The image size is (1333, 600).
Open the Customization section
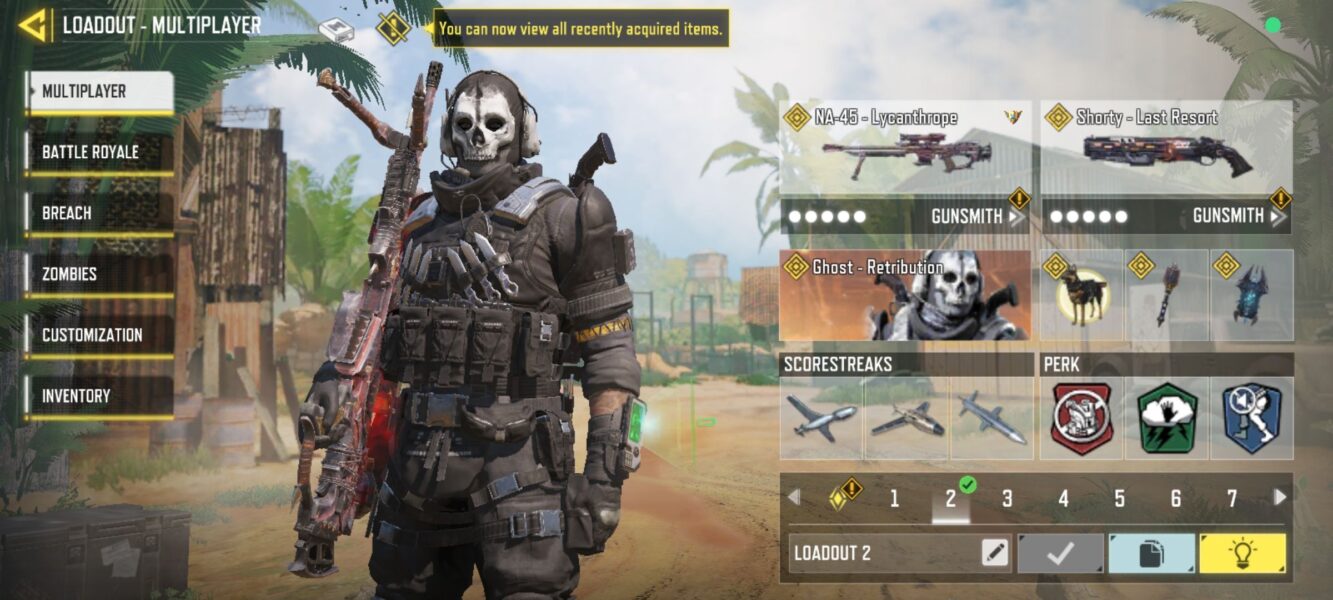(x=100, y=336)
